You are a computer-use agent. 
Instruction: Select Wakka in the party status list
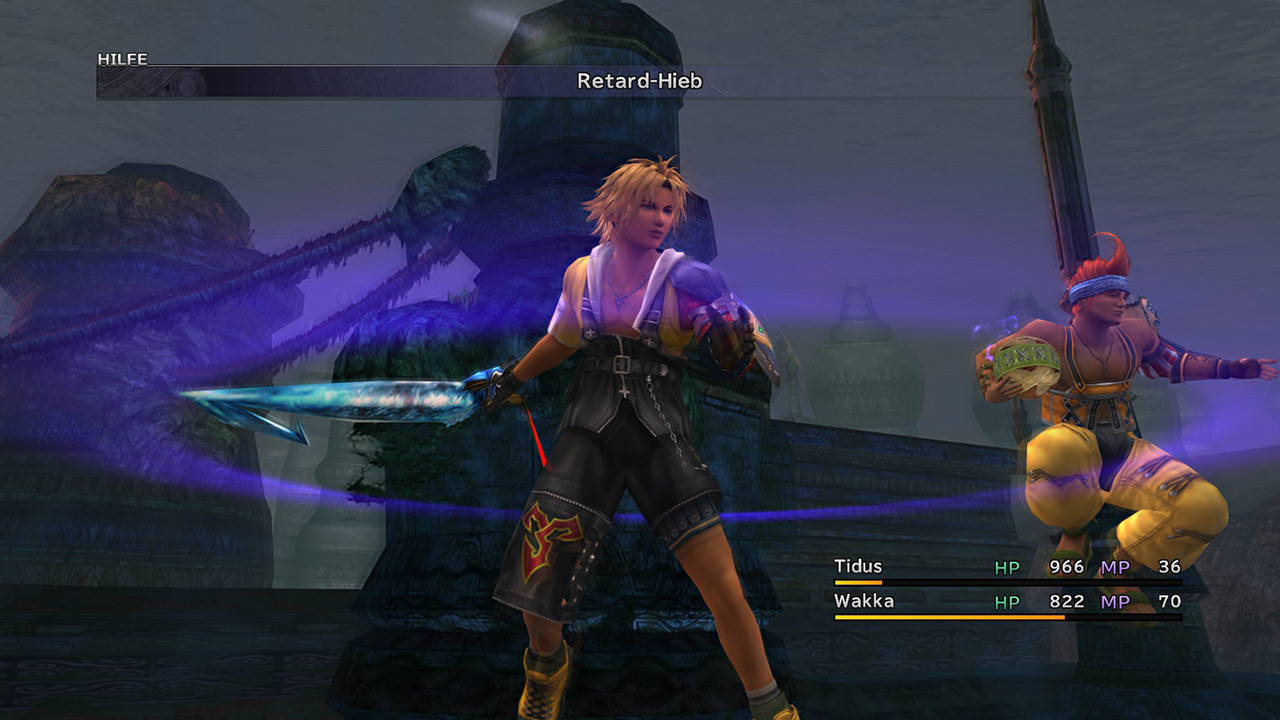coord(863,601)
